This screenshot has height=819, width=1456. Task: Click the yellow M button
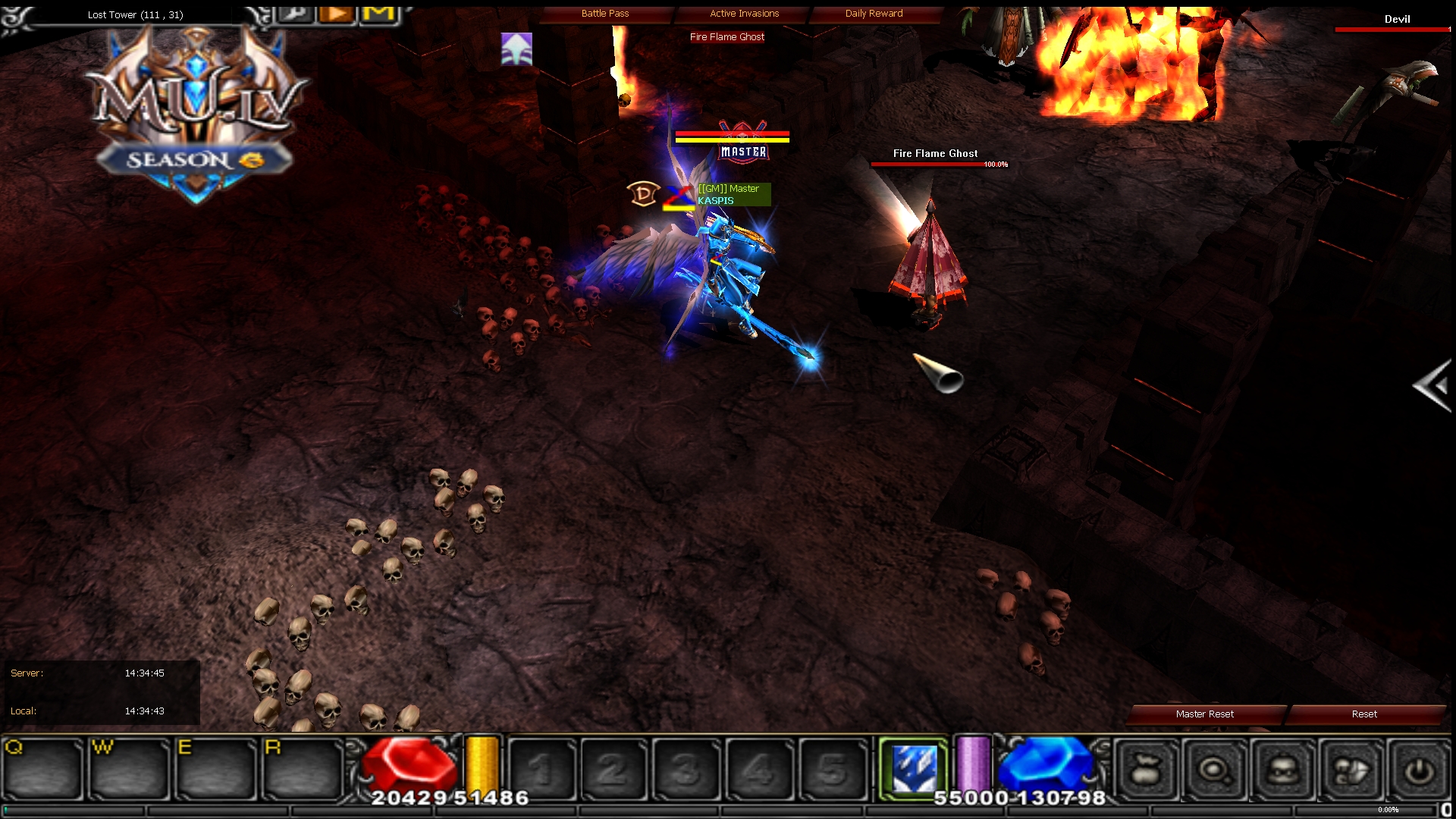[x=378, y=13]
